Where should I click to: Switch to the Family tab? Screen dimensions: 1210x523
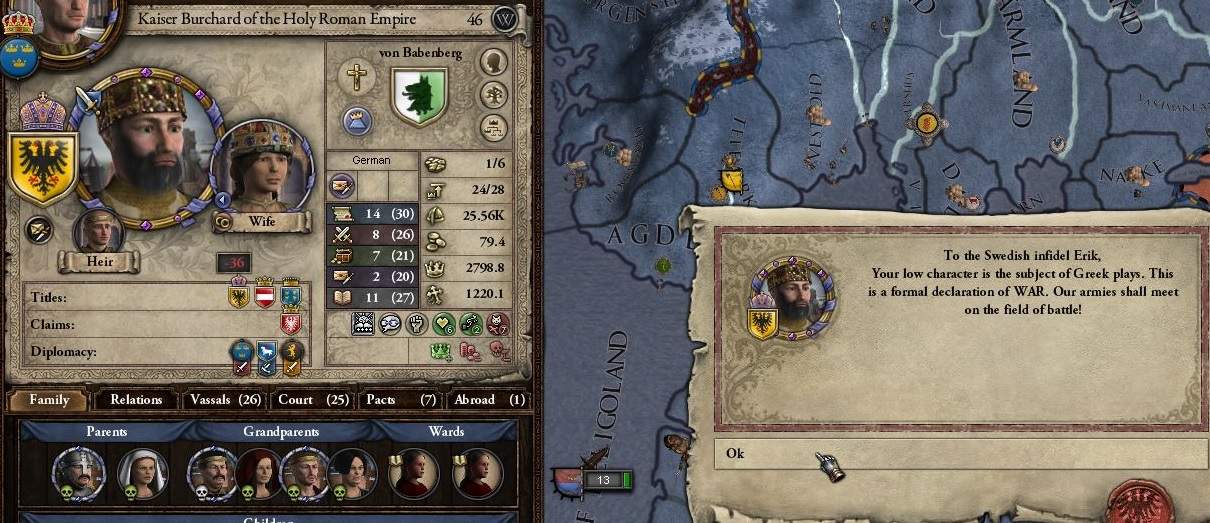click(49, 400)
